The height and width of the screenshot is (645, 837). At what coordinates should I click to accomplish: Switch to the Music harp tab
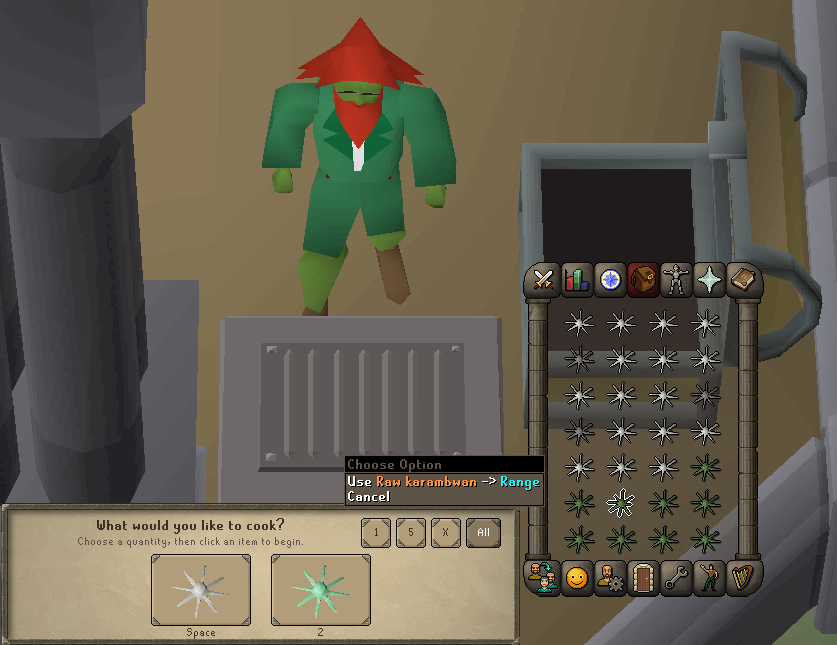742,578
